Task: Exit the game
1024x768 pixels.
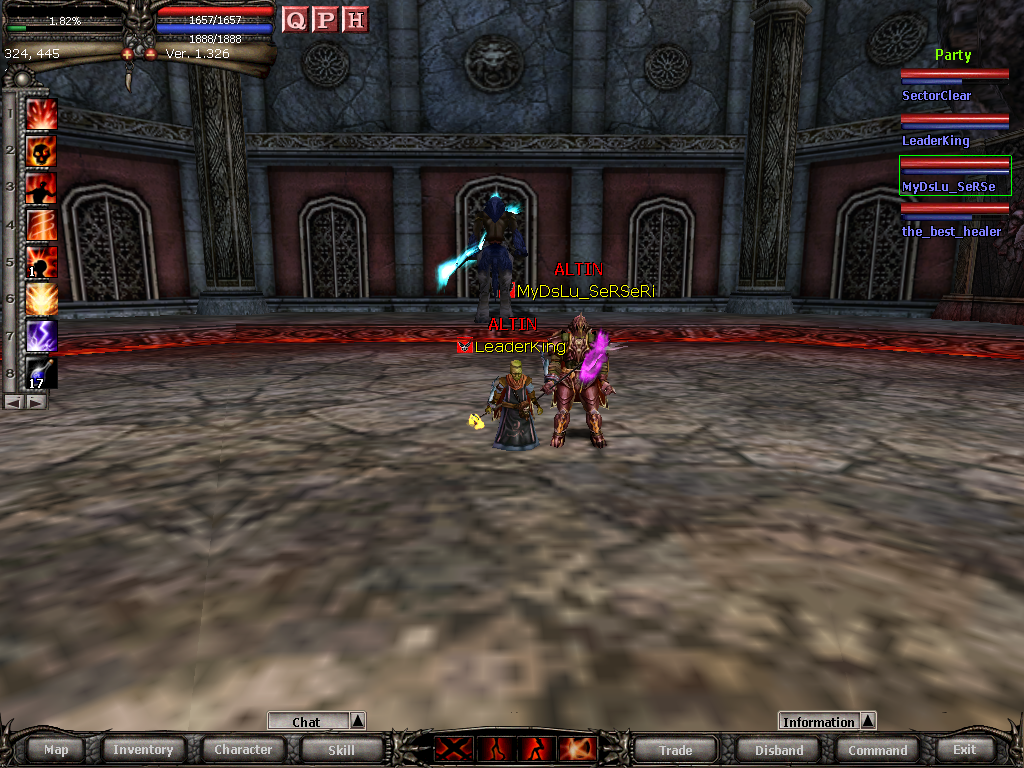Action: tap(964, 749)
